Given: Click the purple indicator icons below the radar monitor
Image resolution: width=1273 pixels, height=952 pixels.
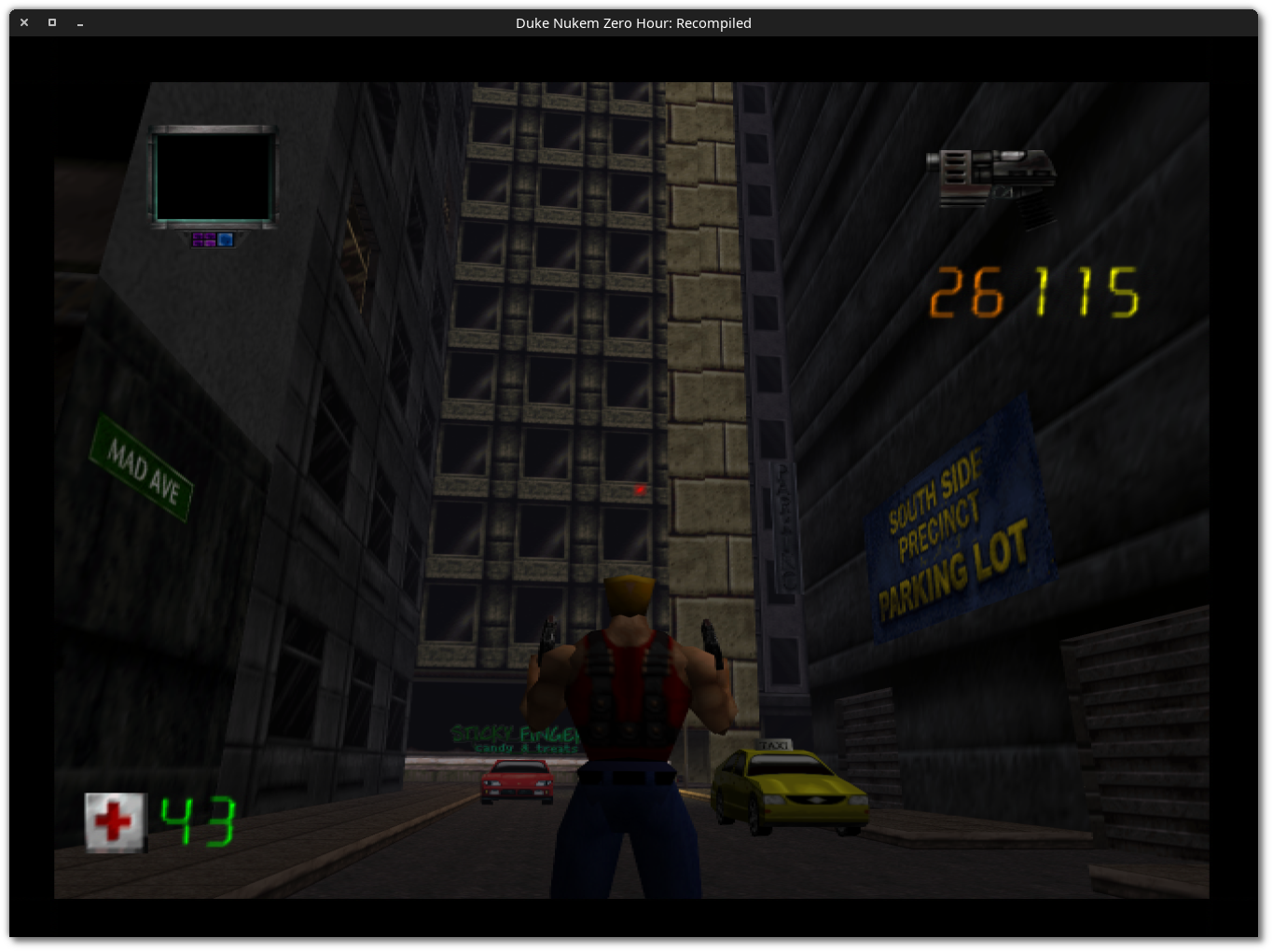Looking at the screenshot, I should coord(203,240).
